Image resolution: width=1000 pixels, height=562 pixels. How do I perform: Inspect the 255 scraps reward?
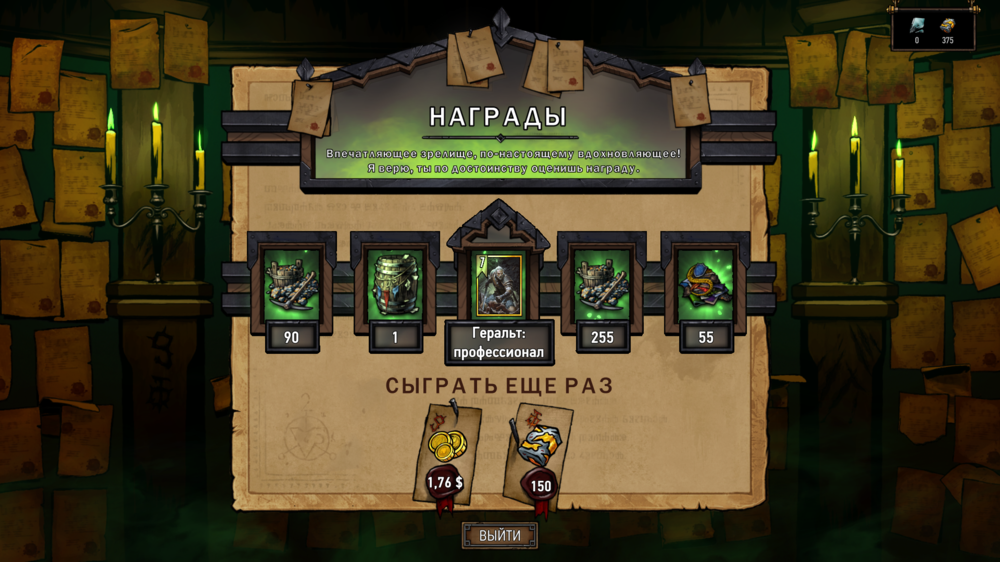click(x=602, y=287)
